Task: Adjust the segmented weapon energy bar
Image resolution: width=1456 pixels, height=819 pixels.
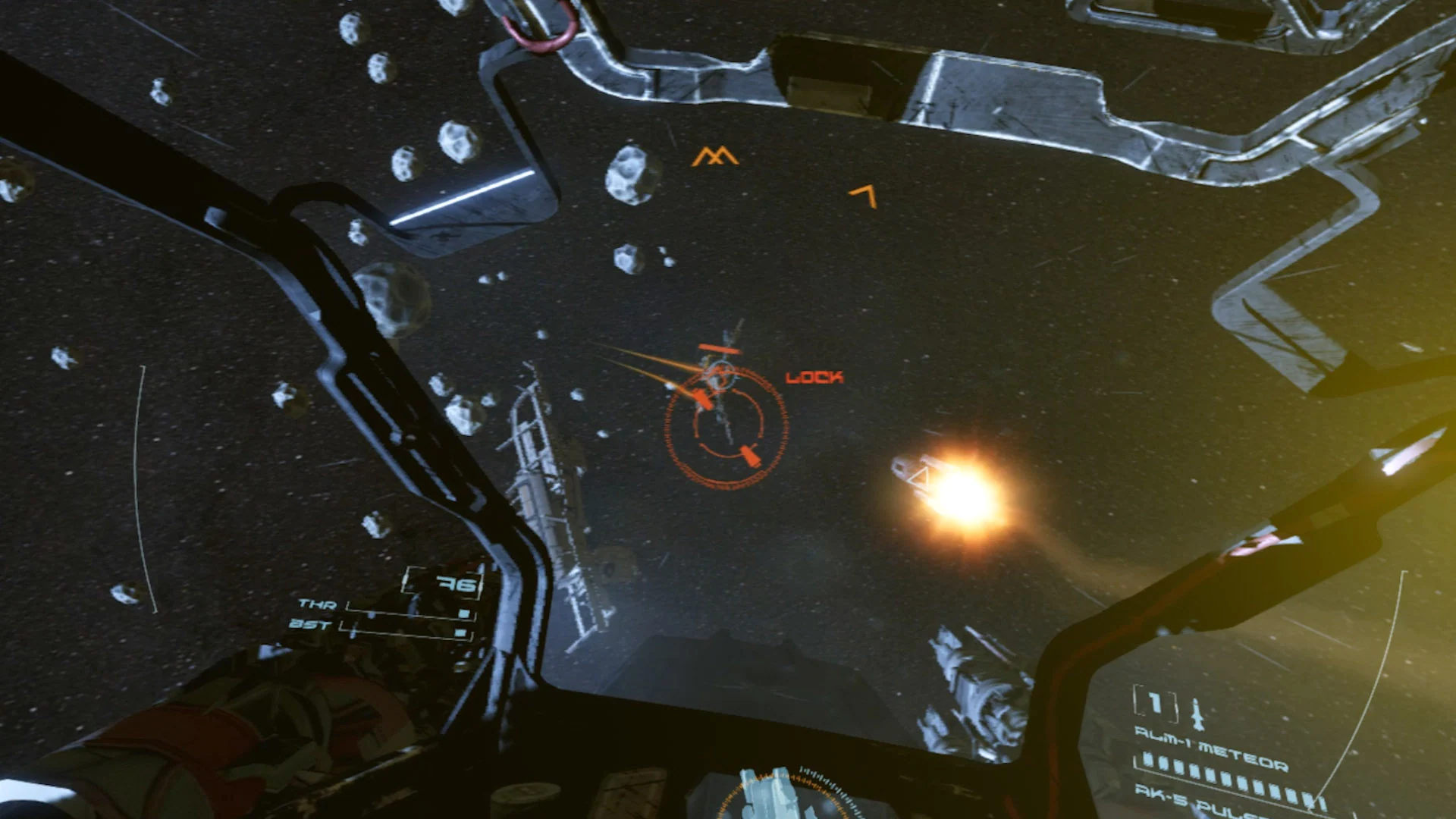Action: tap(1229, 779)
